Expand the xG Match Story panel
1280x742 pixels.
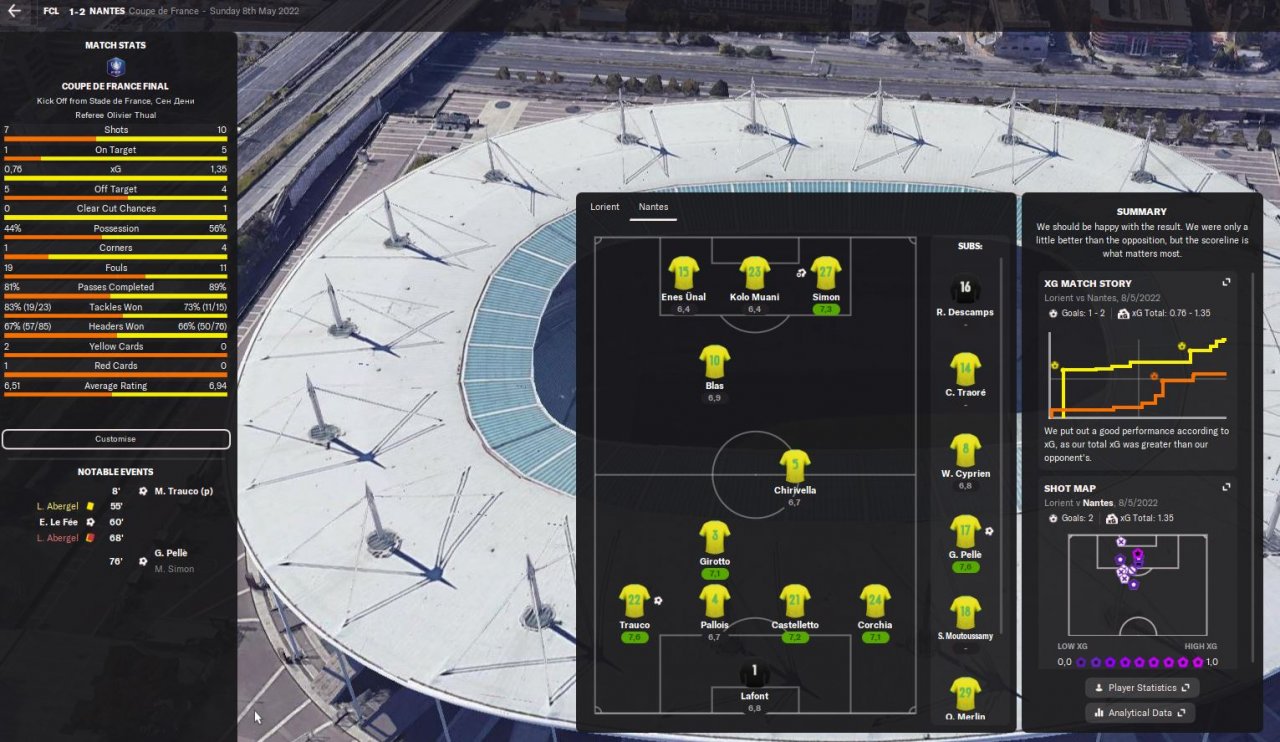pyautogui.click(x=1226, y=283)
